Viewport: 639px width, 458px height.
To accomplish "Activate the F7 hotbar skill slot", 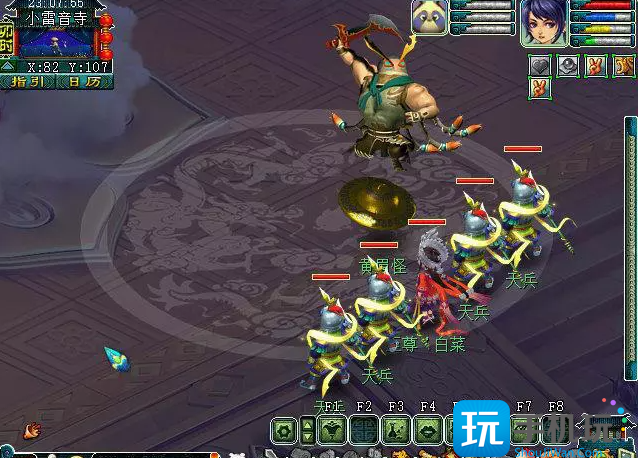I will 524,431.
